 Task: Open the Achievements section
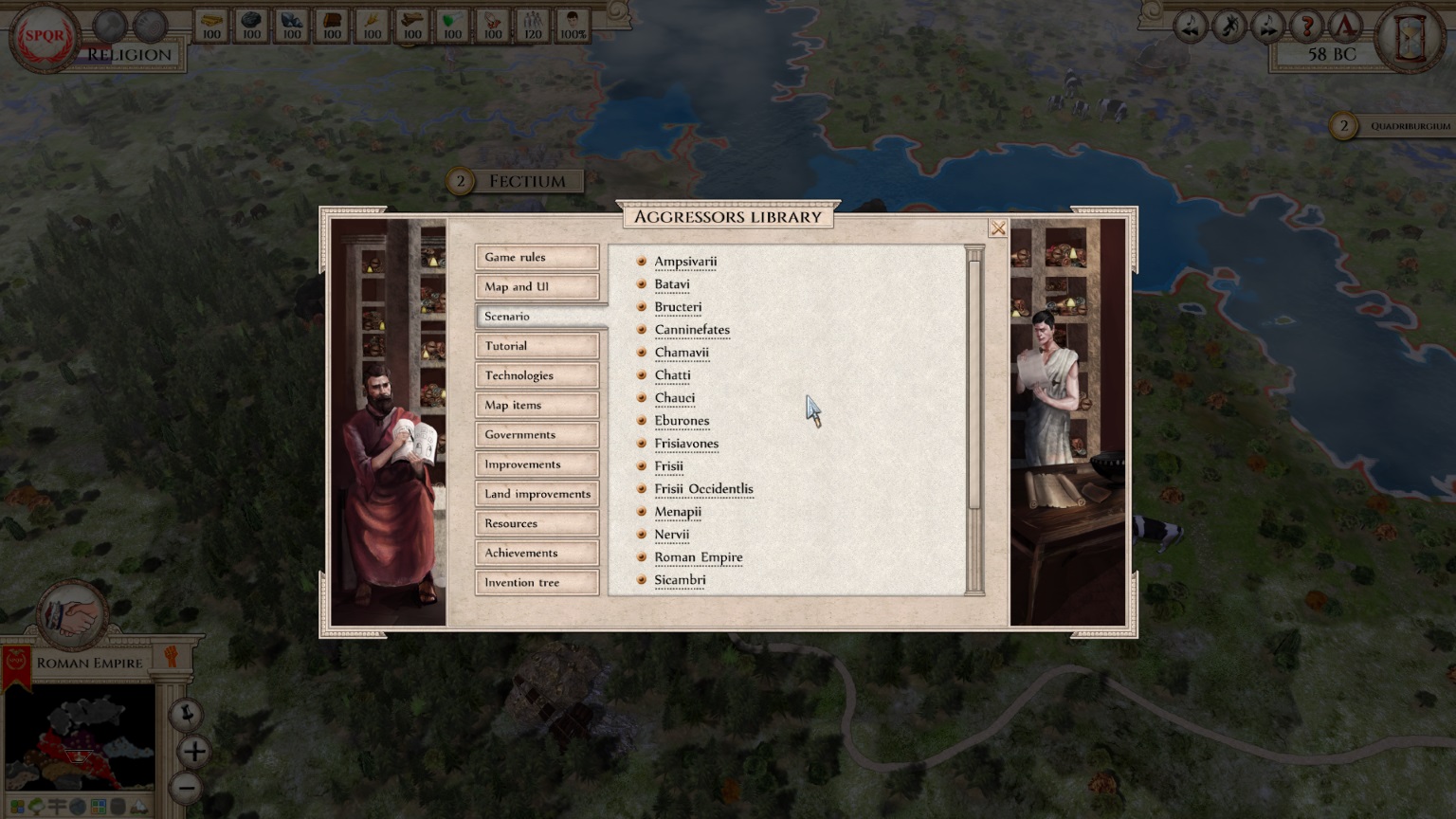pos(537,553)
